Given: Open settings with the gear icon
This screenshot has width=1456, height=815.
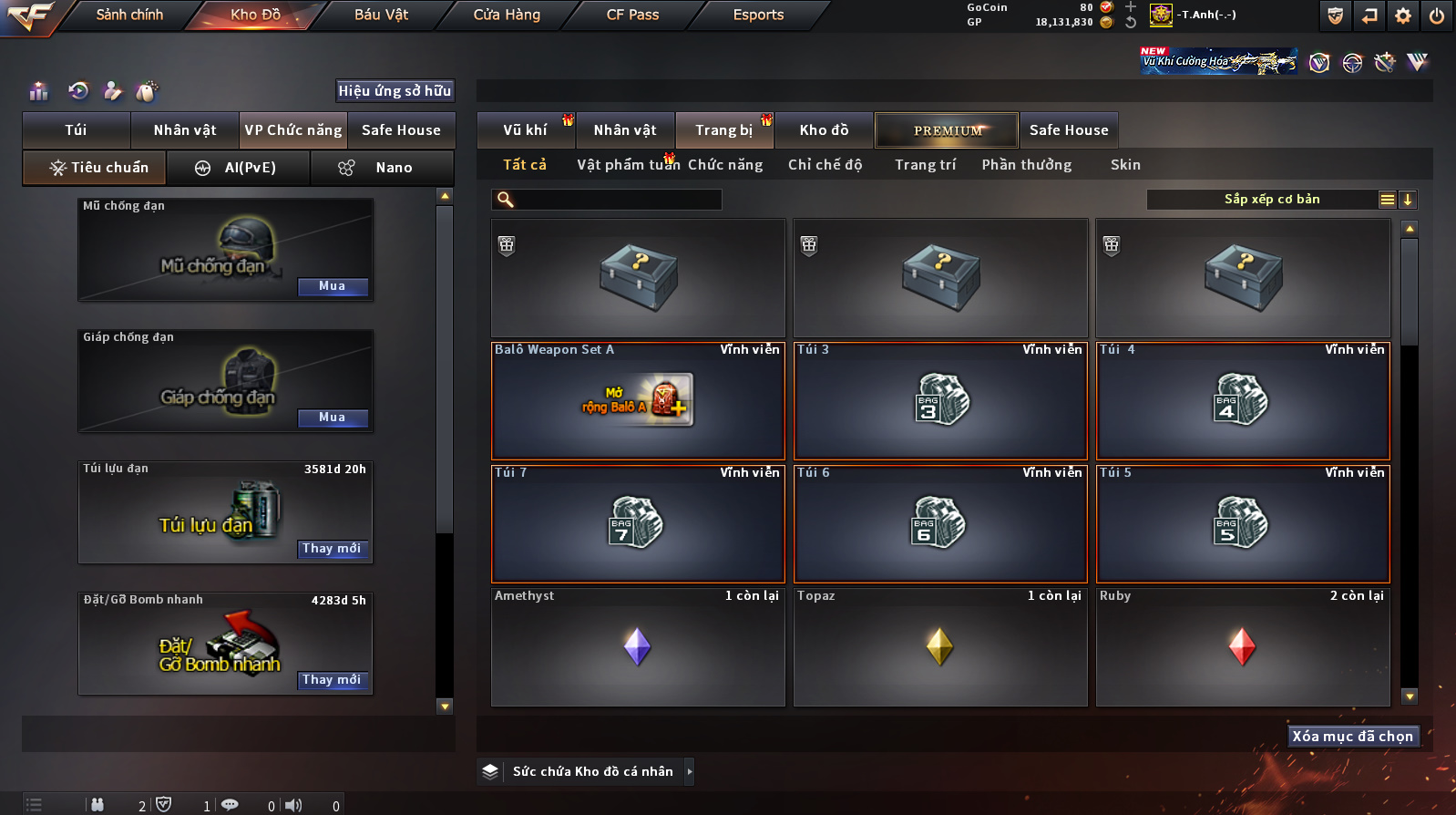Looking at the screenshot, I should click(x=1403, y=15).
